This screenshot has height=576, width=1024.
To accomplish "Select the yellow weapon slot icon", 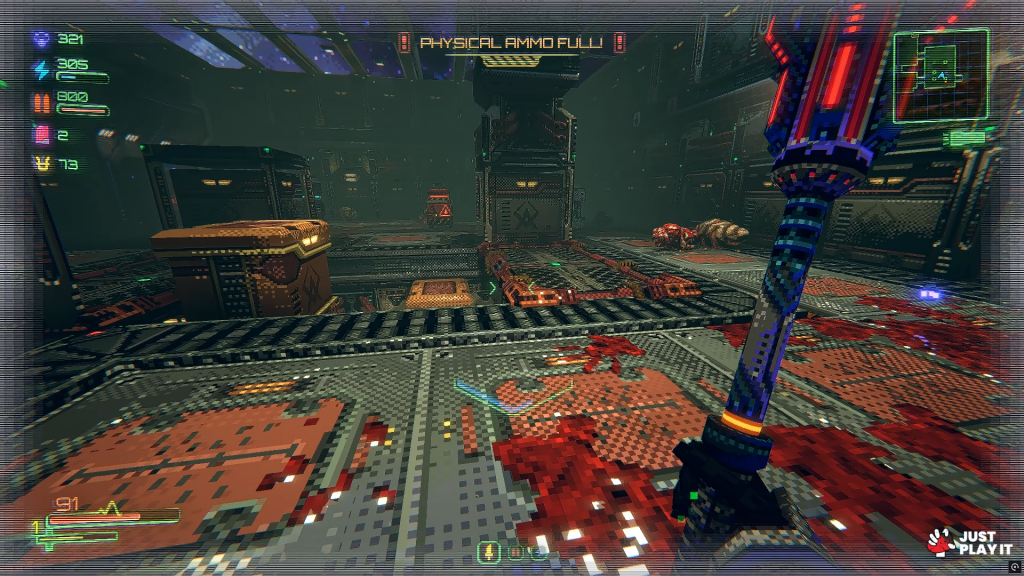I will tap(489, 551).
